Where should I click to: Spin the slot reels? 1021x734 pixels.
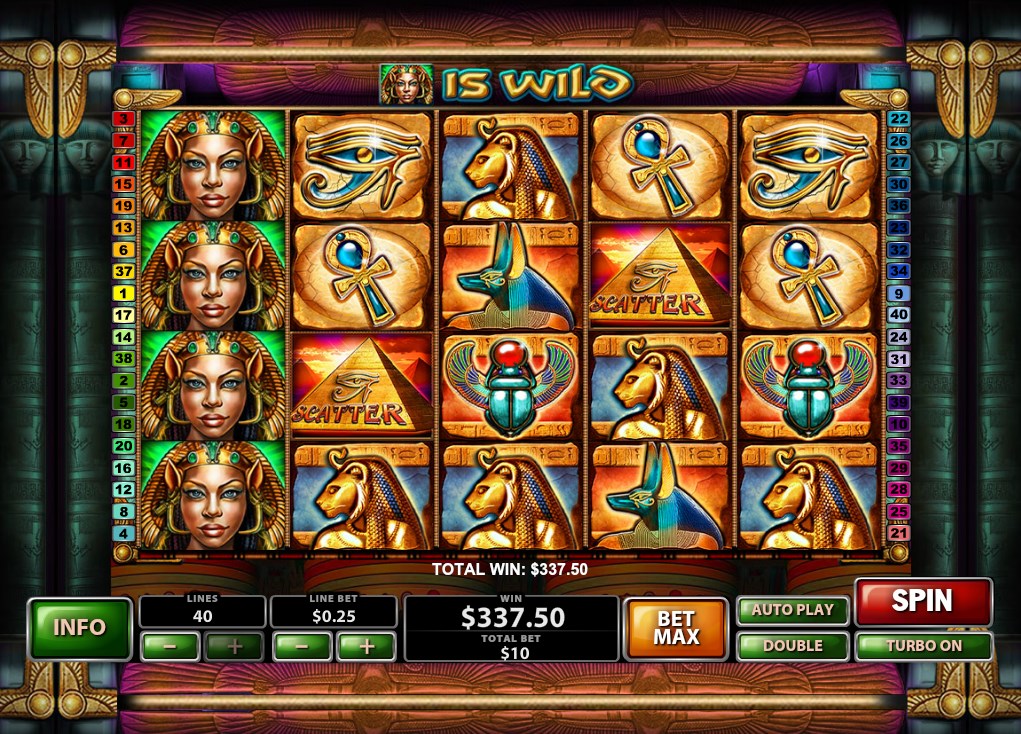click(922, 601)
